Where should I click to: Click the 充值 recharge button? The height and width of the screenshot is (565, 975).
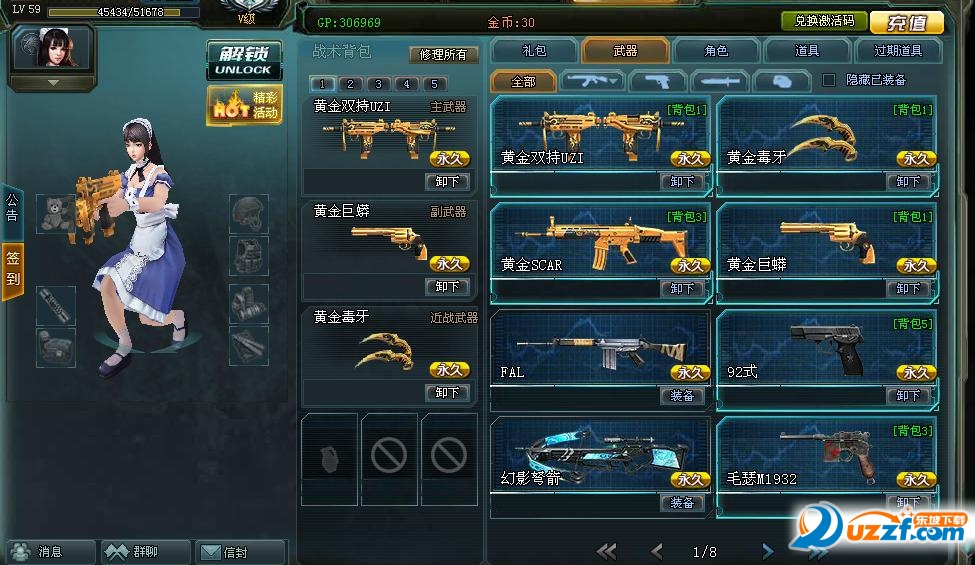coord(906,22)
